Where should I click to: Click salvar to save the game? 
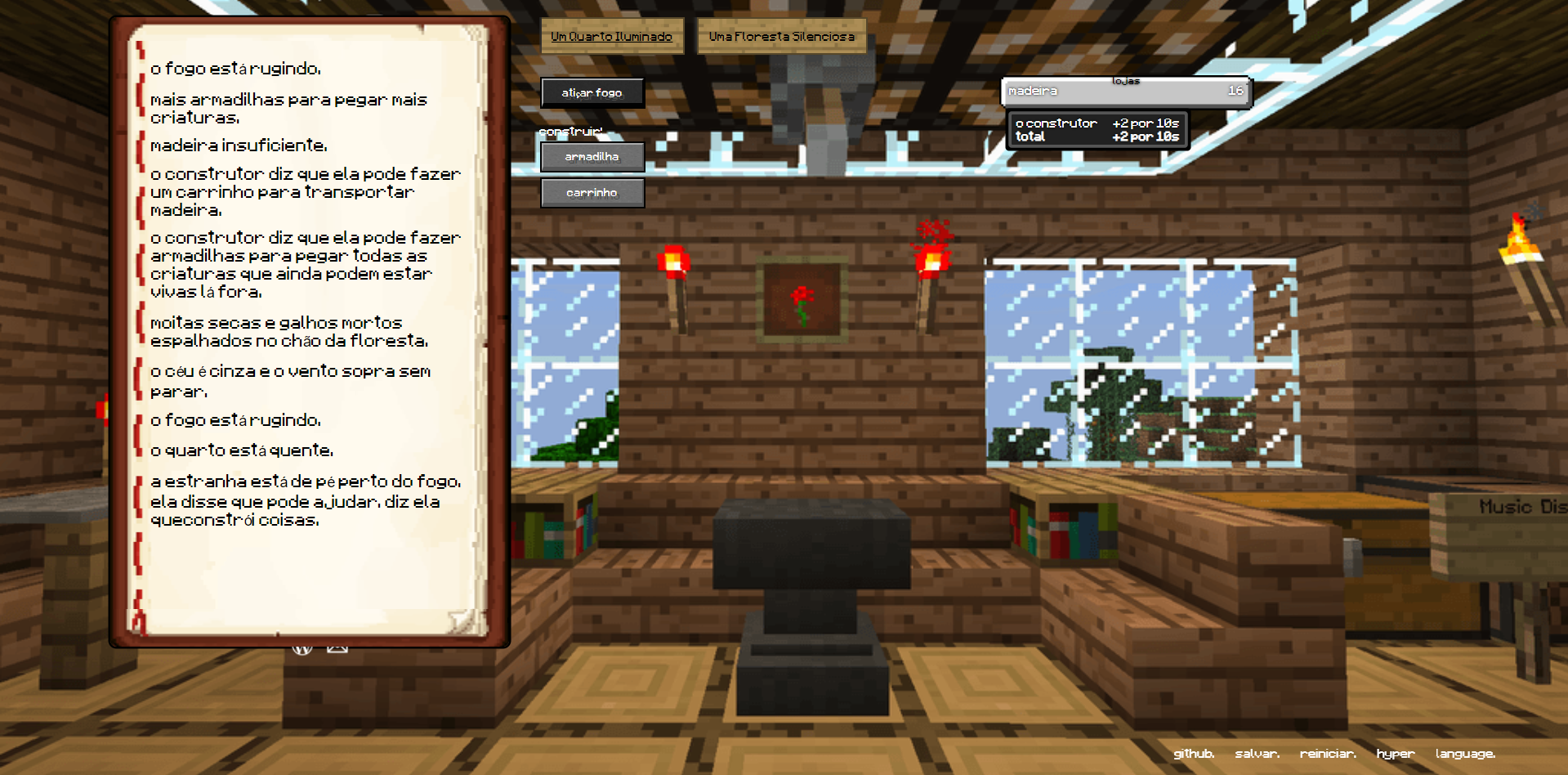[x=1258, y=754]
